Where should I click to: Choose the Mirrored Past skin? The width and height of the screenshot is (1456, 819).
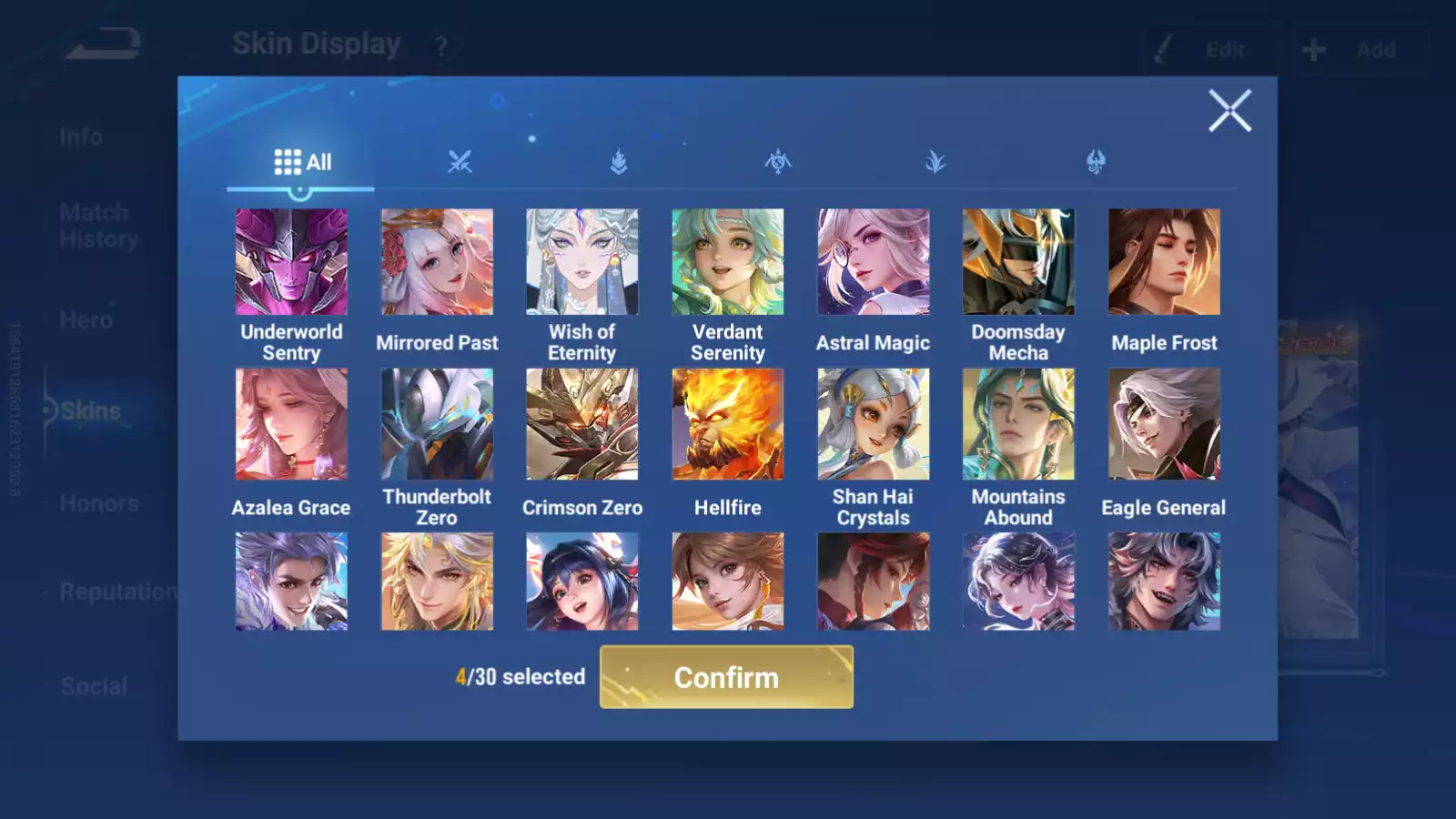pos(437,262)
